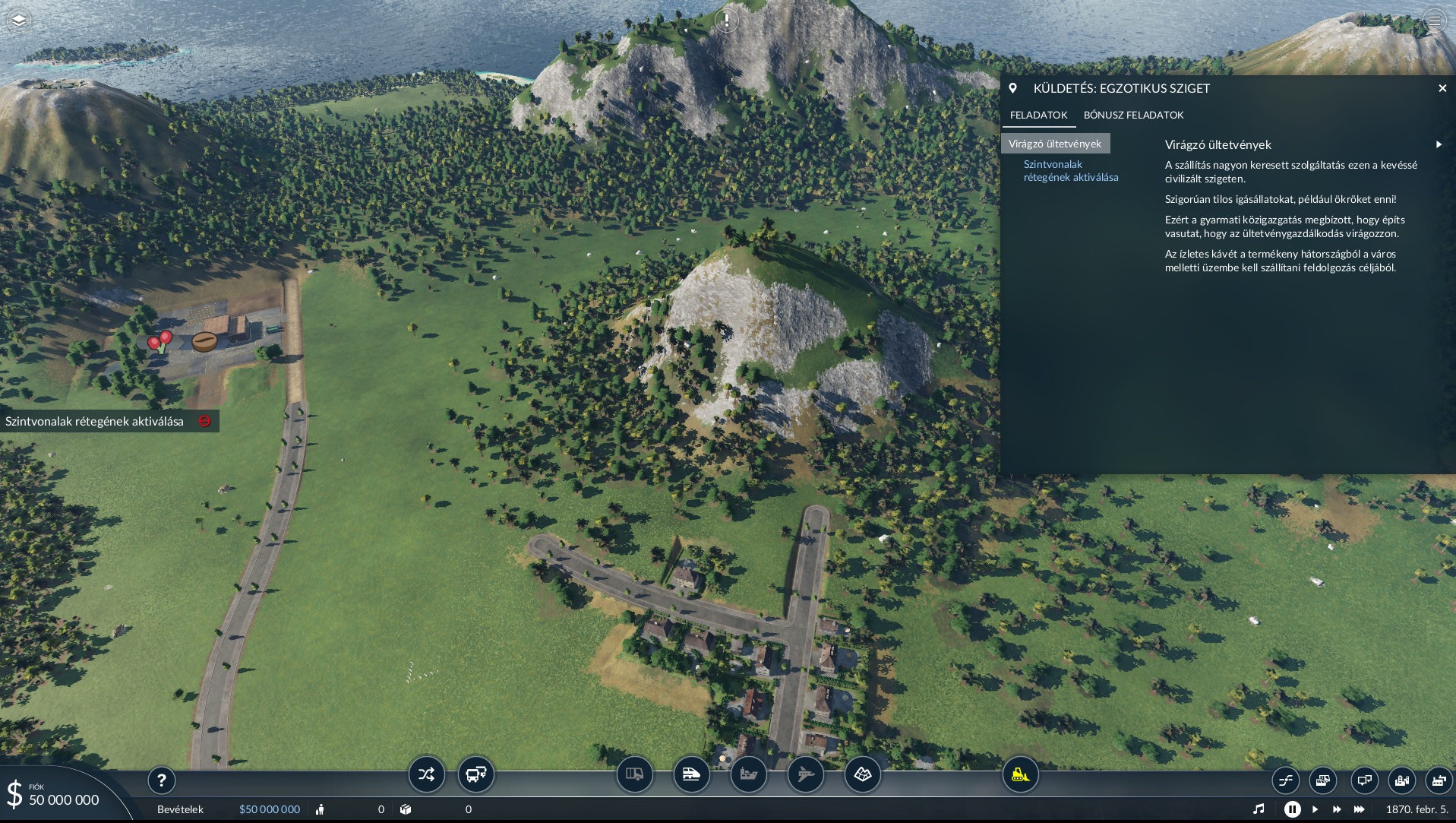Image resolution: width=1456 pixels, height=823 pixels.
Task: Open the help question mark button
Action: point(161,780)
